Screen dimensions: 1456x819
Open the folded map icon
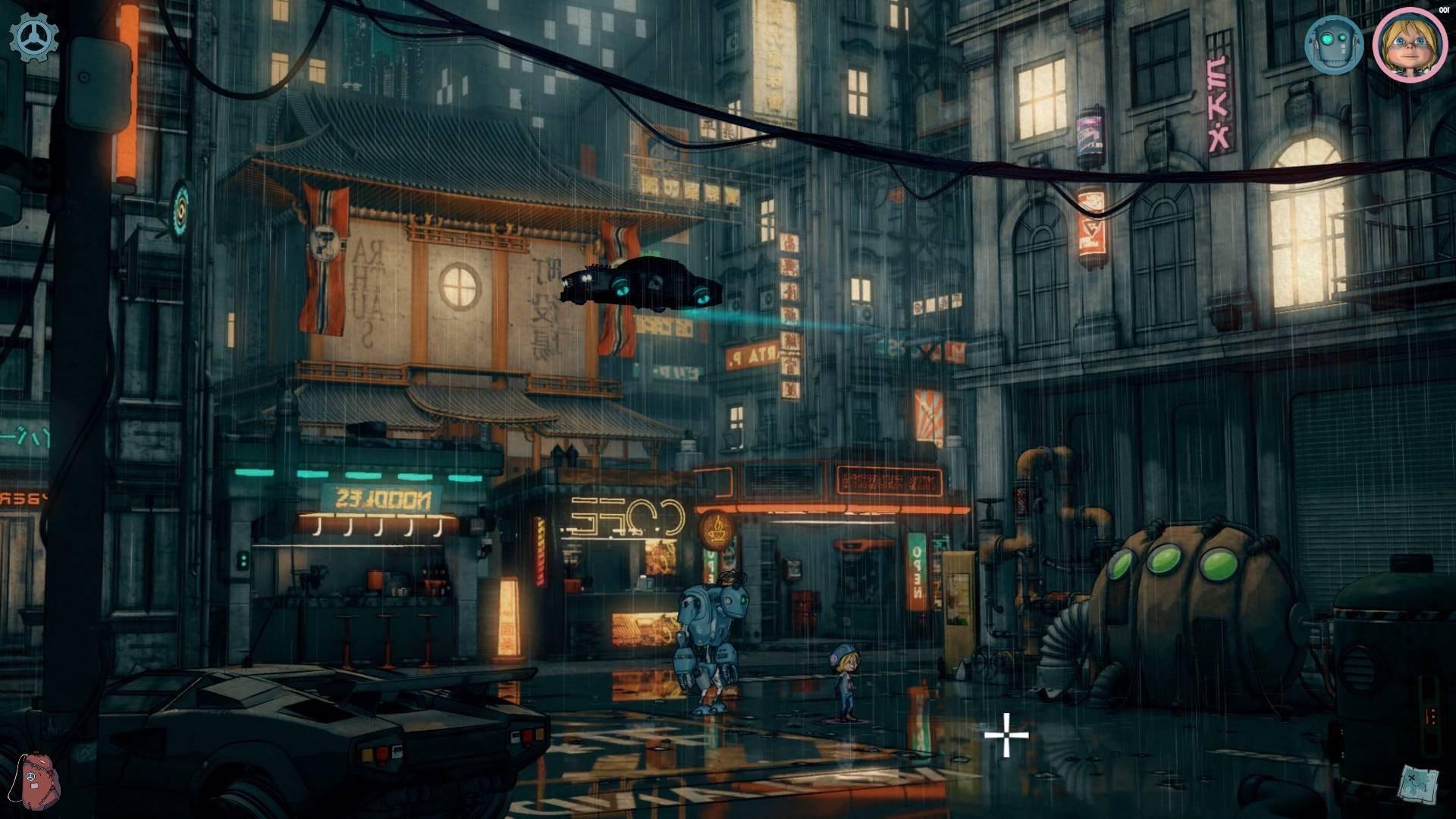point(1418,785)
